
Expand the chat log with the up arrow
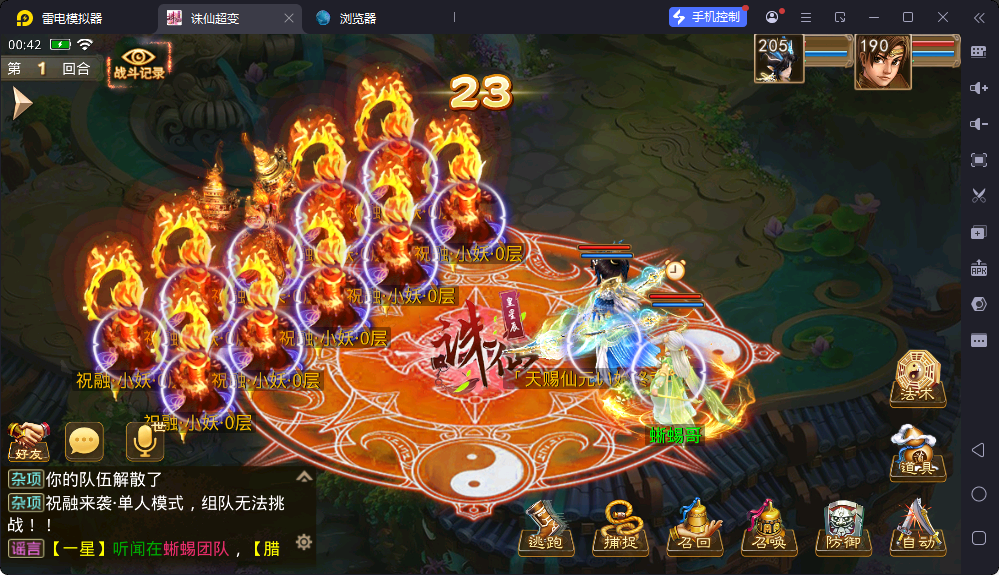[304, 477]
